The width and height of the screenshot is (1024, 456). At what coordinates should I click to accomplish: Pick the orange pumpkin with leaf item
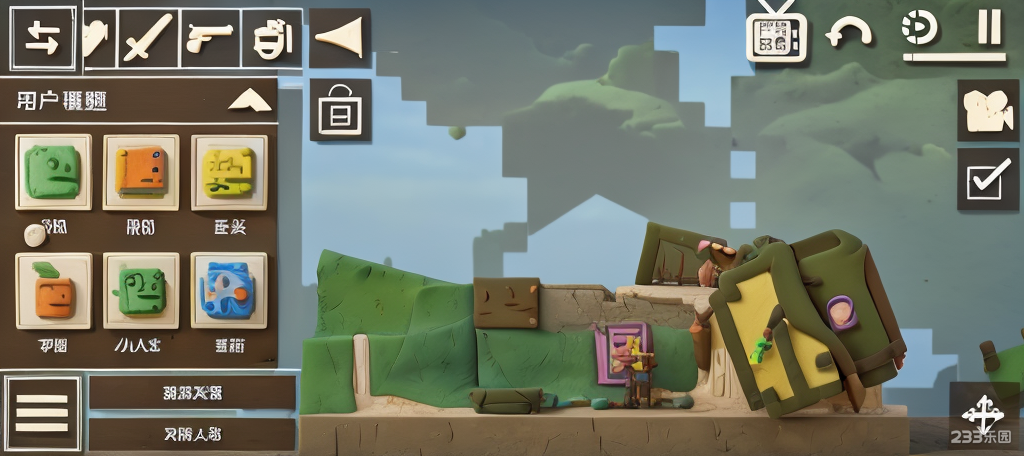click(53, 290)
